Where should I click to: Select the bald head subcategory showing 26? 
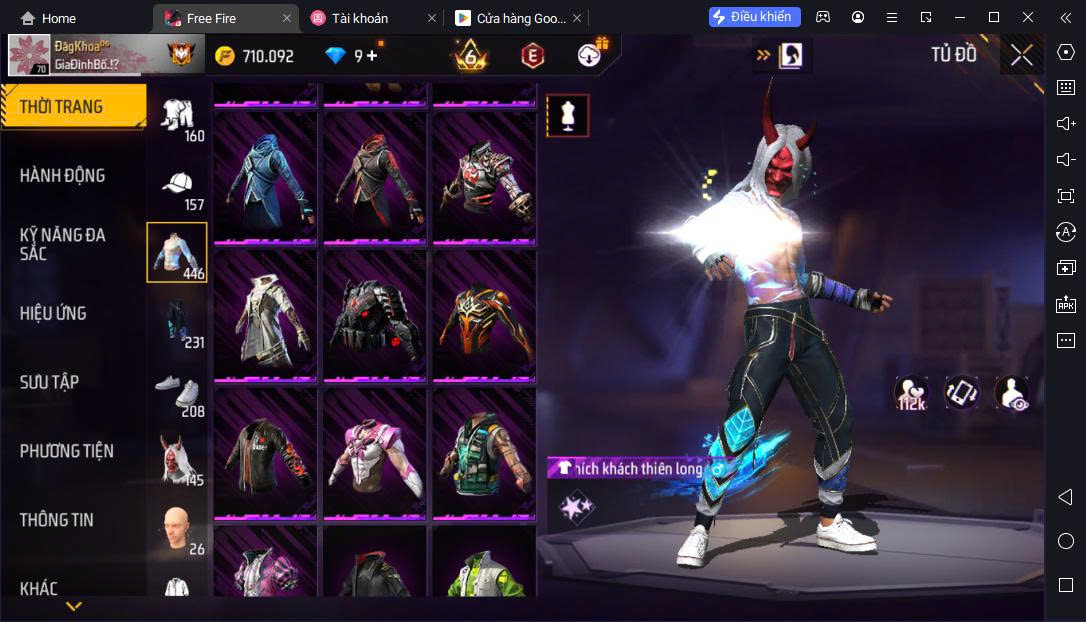(178, 529)
